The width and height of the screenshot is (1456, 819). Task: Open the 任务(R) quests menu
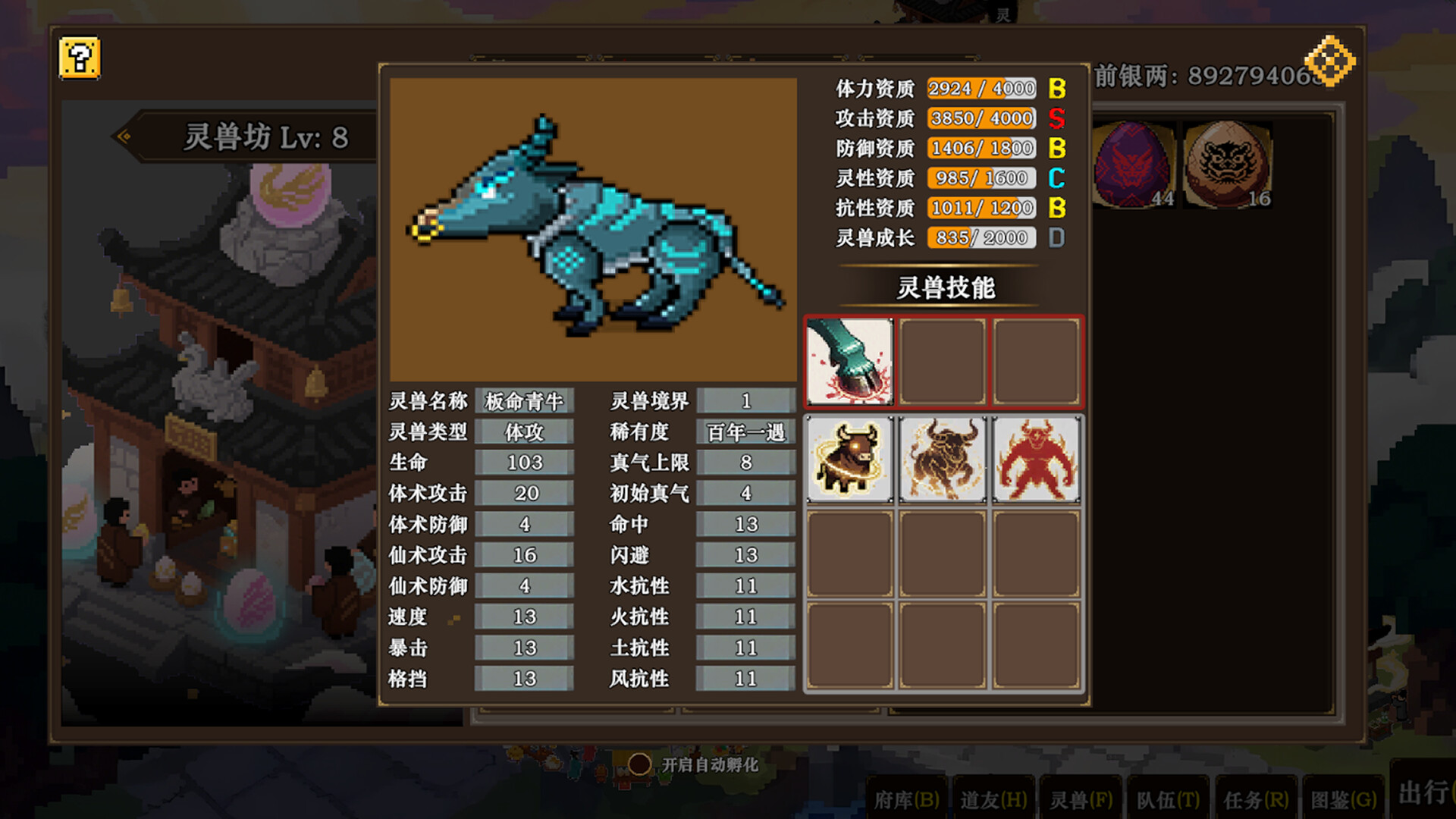point(1256,799)
